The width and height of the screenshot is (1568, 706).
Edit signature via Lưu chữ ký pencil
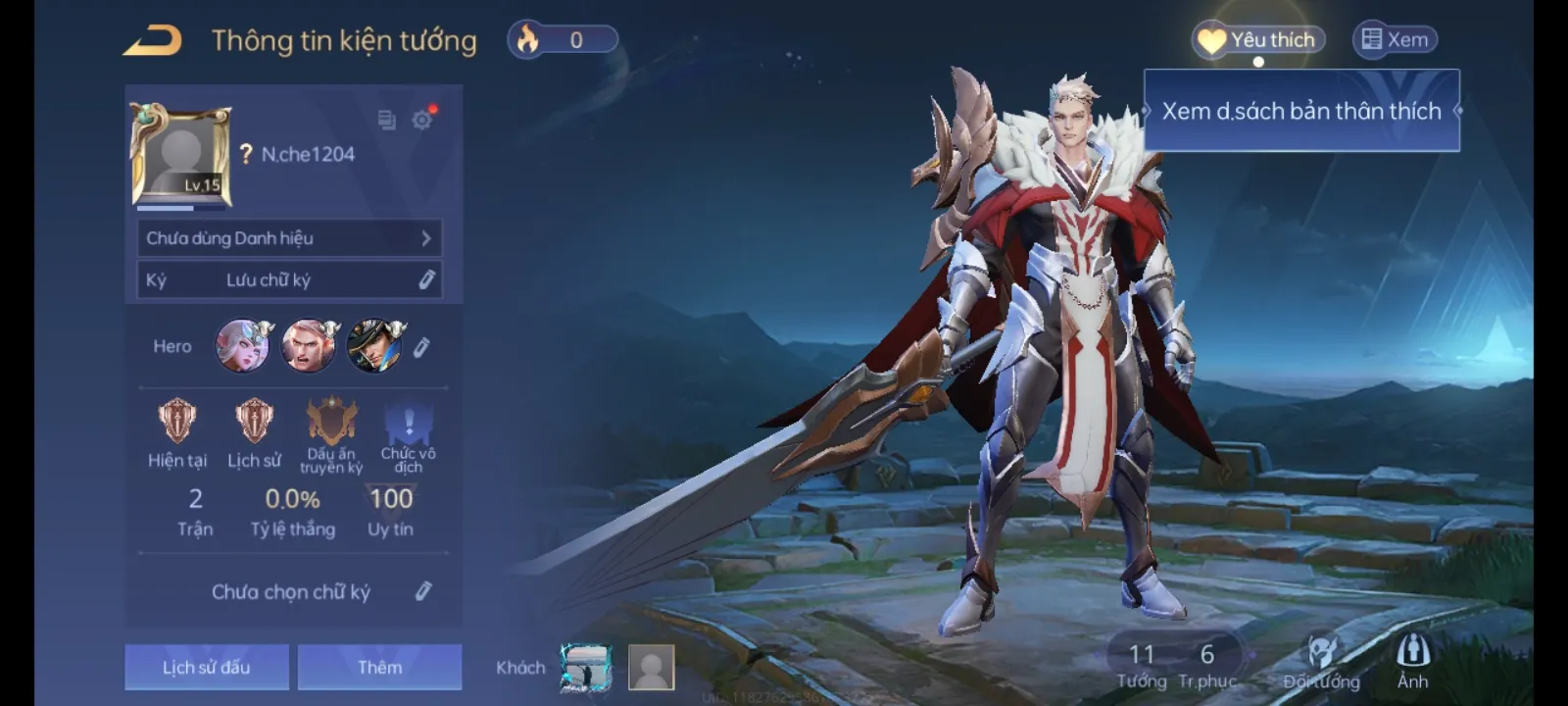pyautogui.click(x=425, y=279)
